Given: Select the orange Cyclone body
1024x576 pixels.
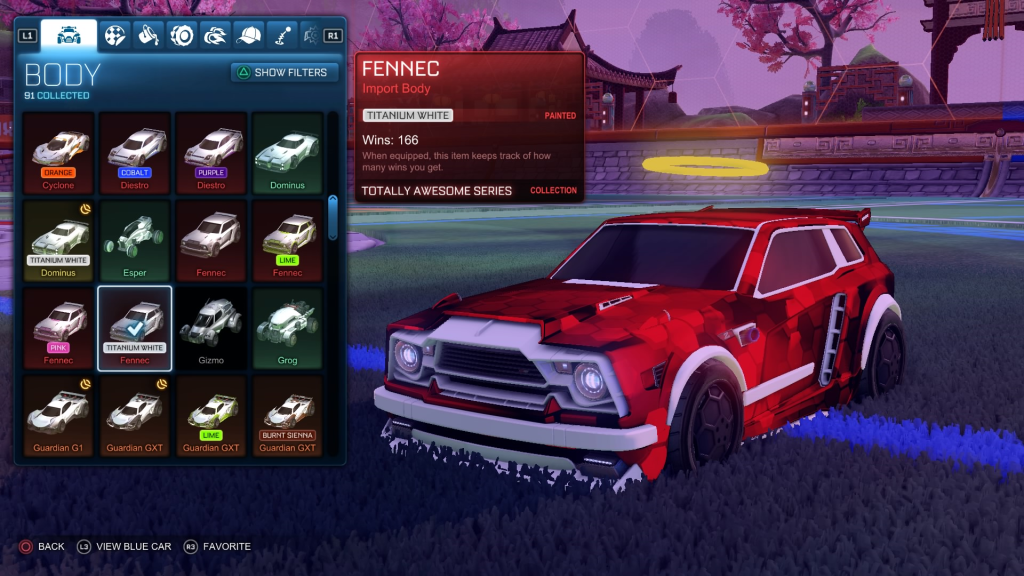Looking at the screenshot, I should click(x=58, y=152).
